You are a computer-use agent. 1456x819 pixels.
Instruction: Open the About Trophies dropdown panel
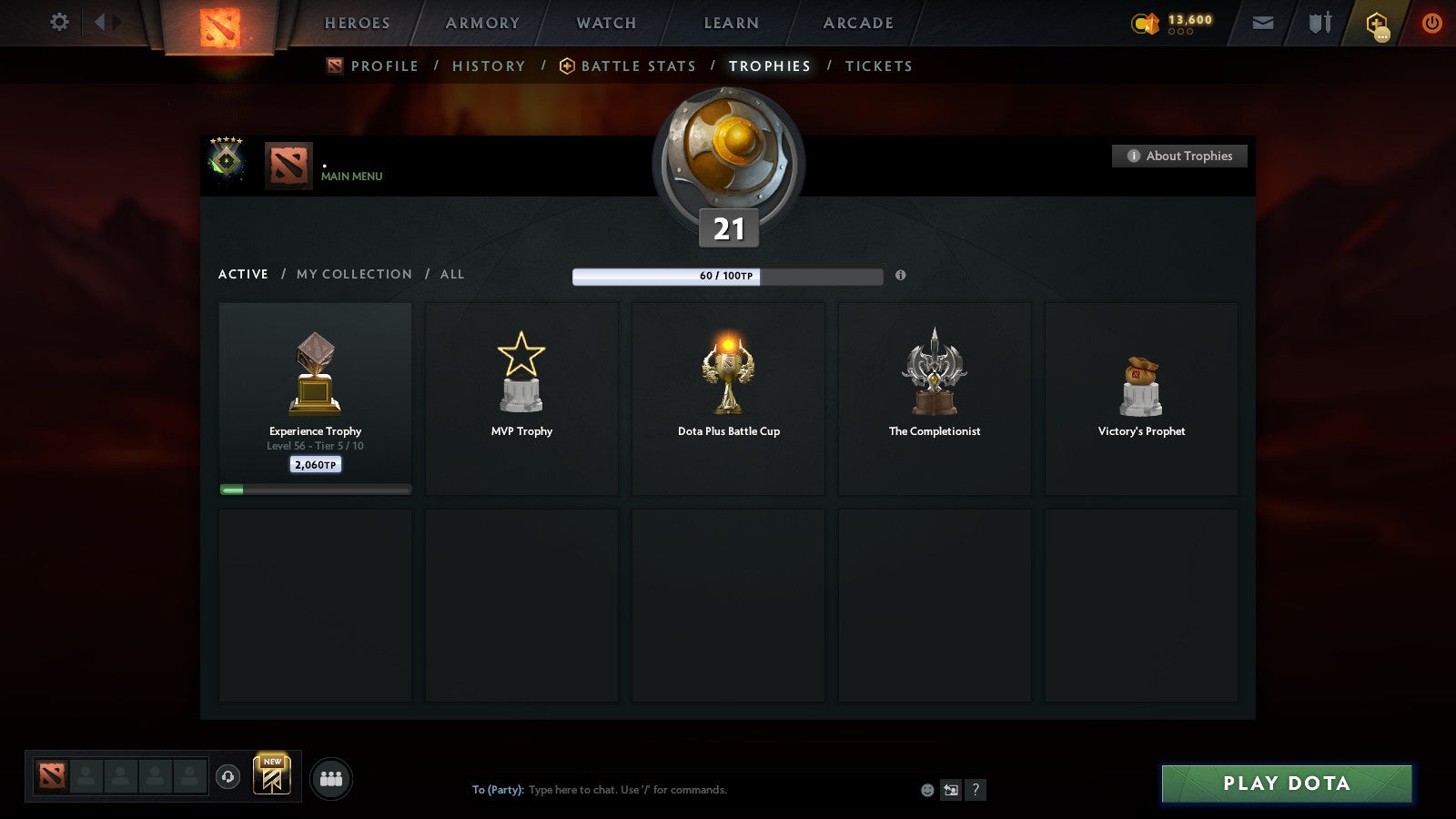[1179, 156]
